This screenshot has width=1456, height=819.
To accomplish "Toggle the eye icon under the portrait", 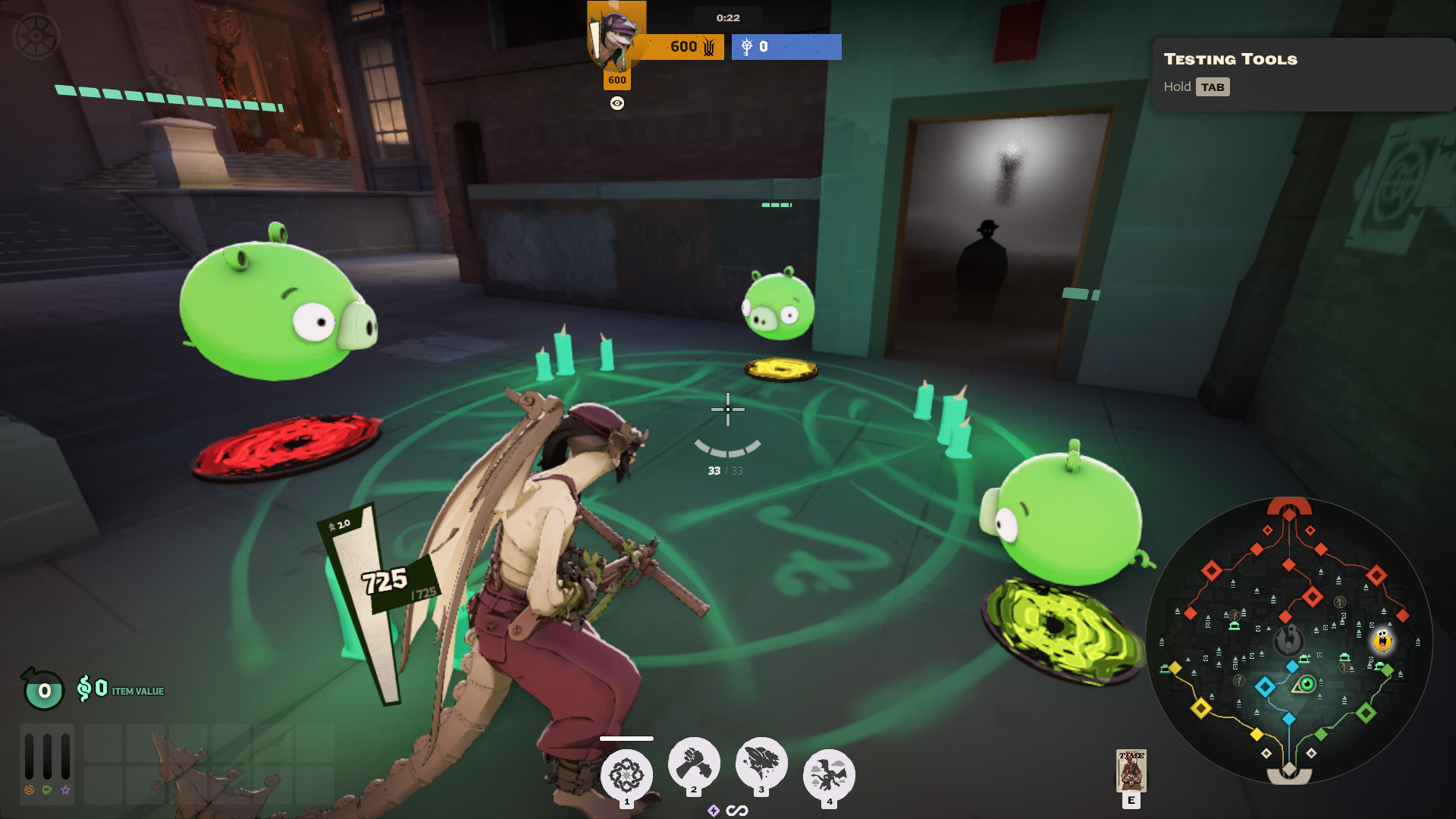I will coord(617,104).
